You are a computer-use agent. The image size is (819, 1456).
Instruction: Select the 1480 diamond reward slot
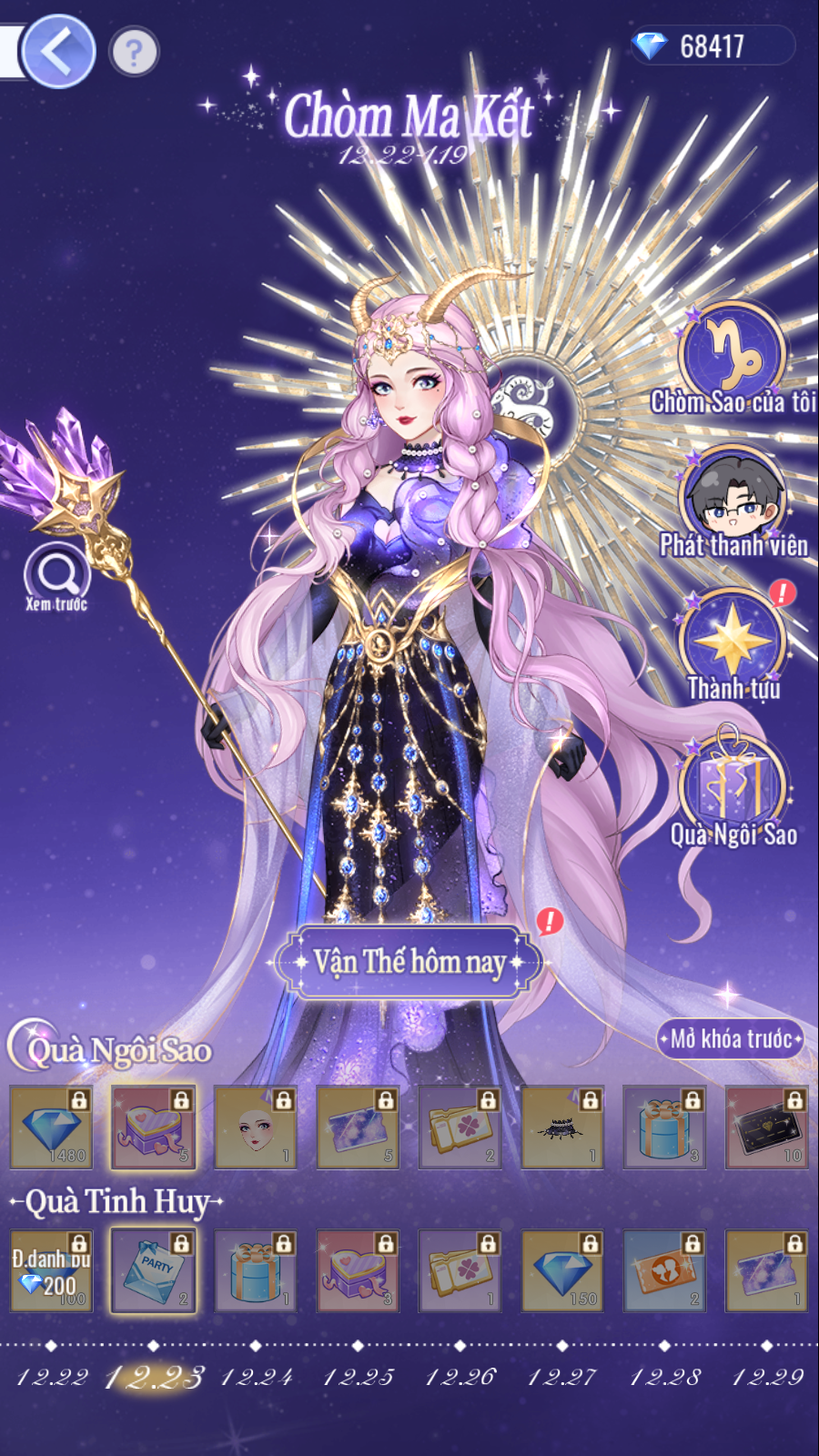[x=51, y=1127]
